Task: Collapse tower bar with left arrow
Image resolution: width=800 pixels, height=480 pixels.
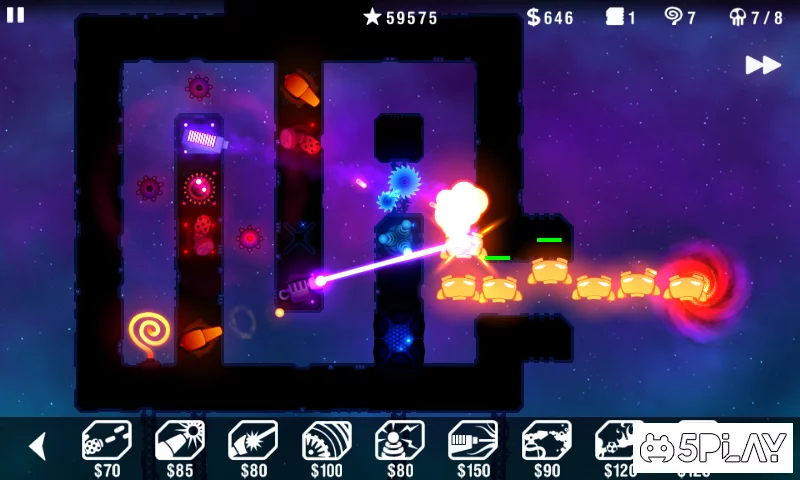Action: point(37,446)
